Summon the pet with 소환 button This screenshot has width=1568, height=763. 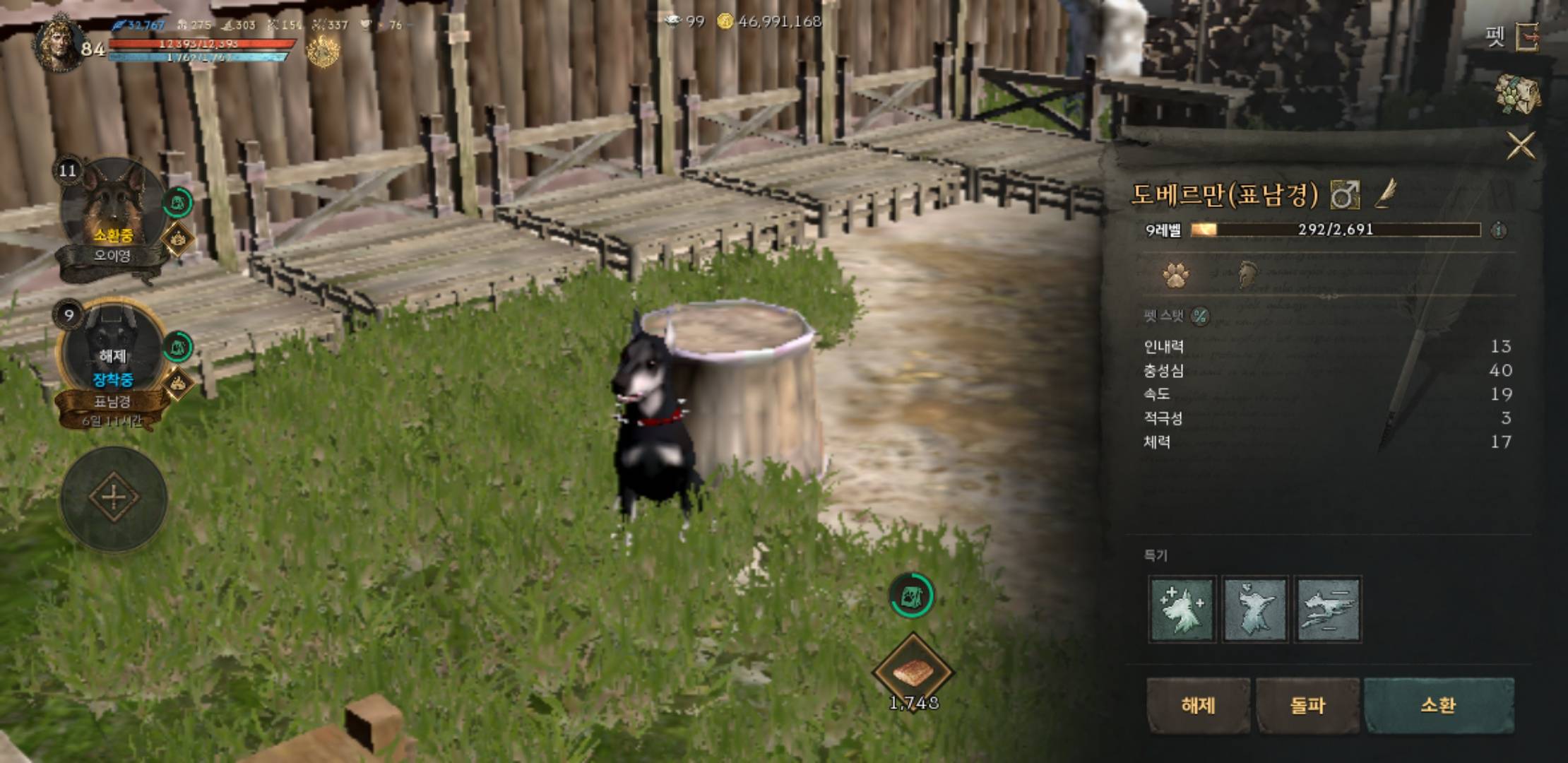click(x=1438, y=705)
